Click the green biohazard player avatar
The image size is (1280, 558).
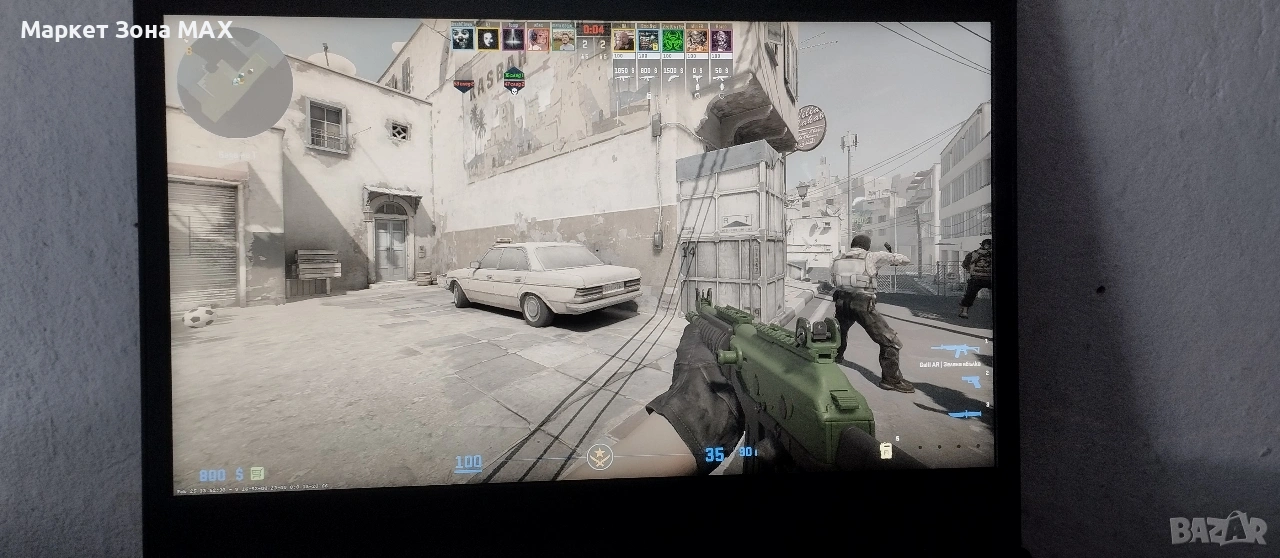pyautogui.click(x=672, y=39)
